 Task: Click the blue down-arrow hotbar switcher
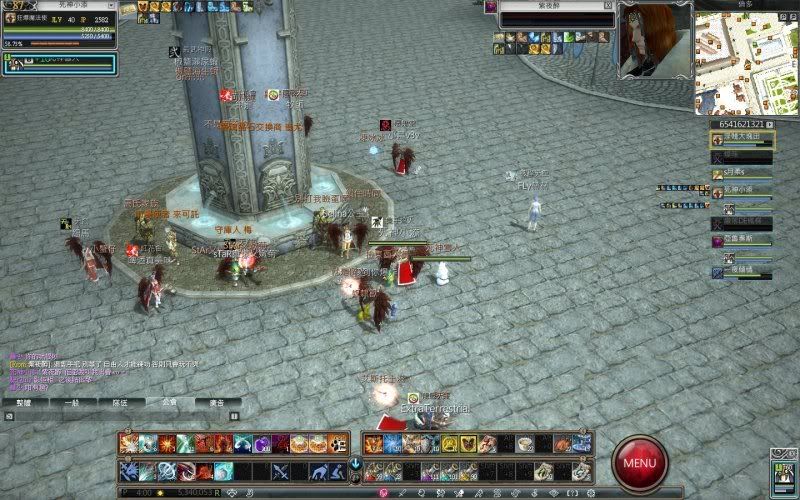pyautogui.click(x=355, y=464)
